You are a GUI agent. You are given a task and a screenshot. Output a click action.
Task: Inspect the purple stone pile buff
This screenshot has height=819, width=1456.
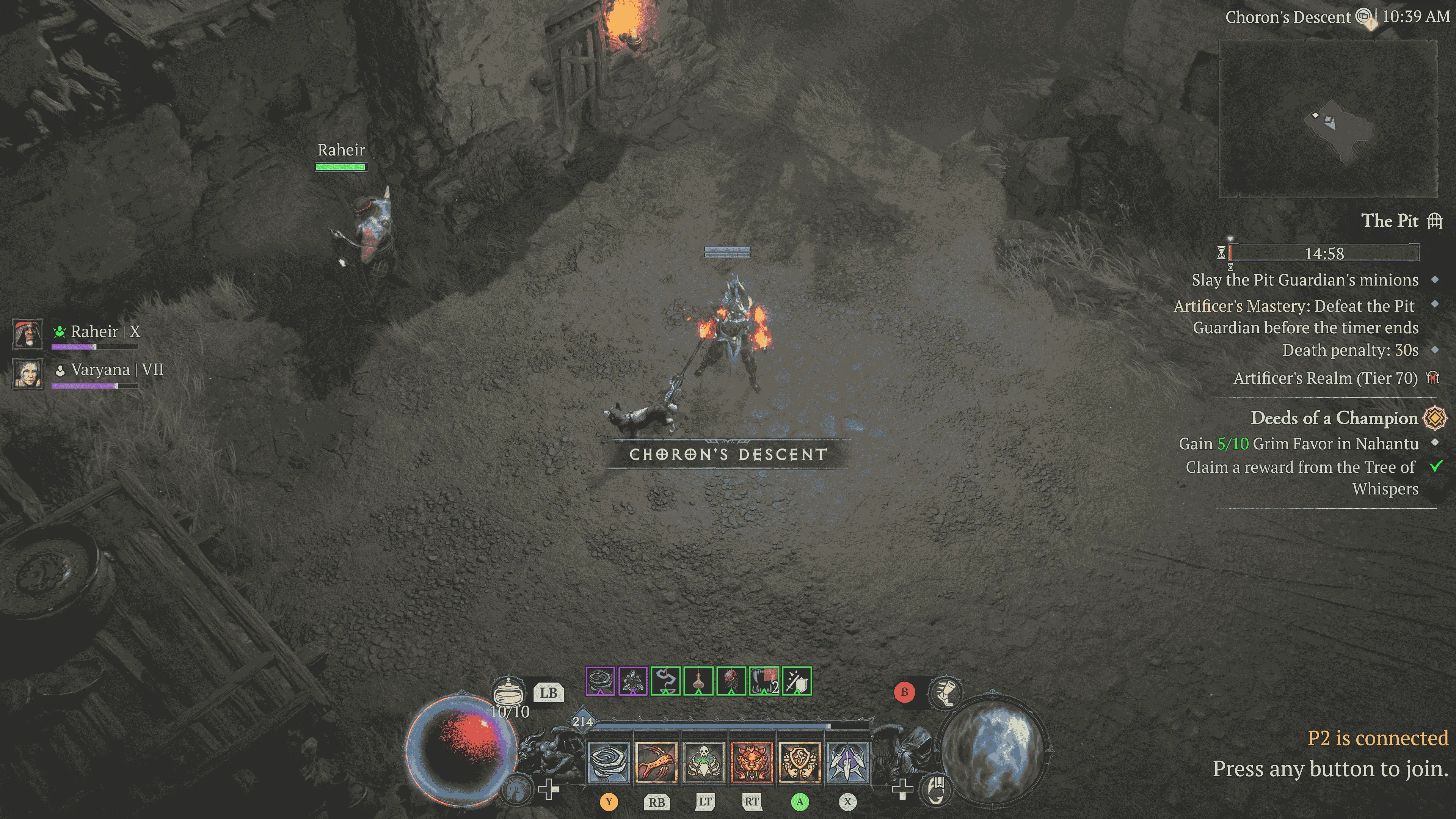(633, 681)
